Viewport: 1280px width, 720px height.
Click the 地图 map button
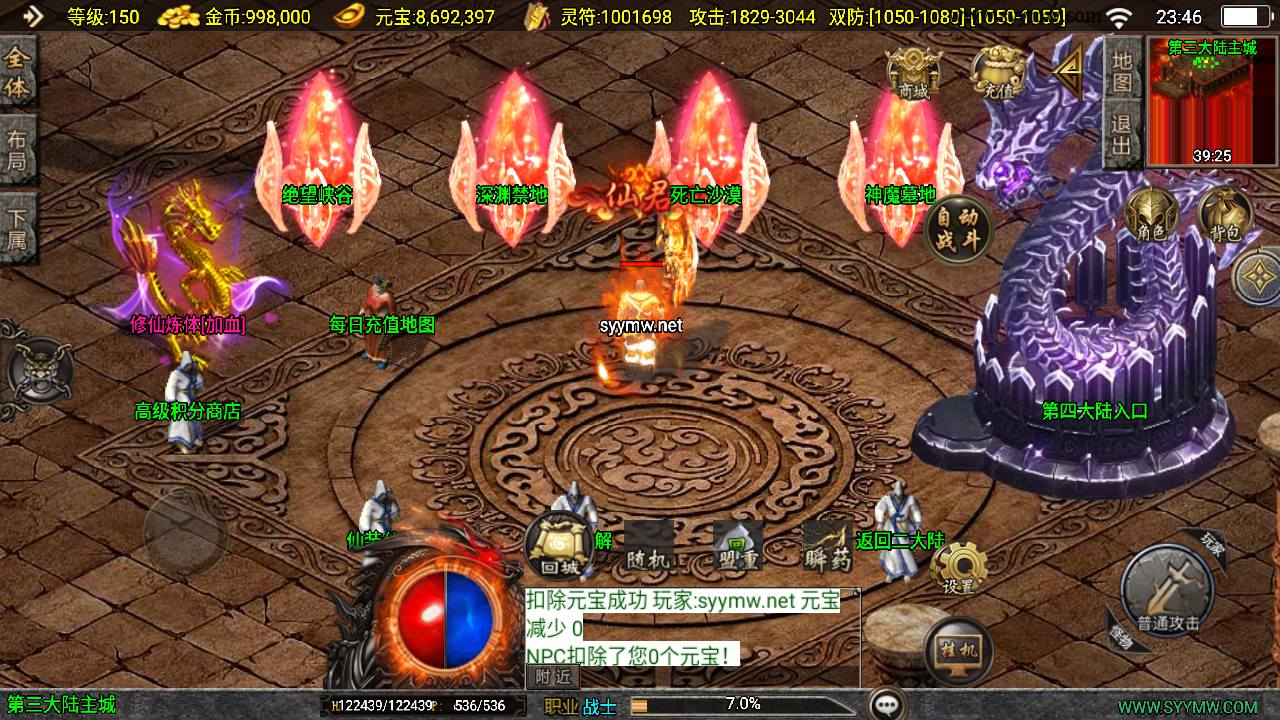[1122, 70]
